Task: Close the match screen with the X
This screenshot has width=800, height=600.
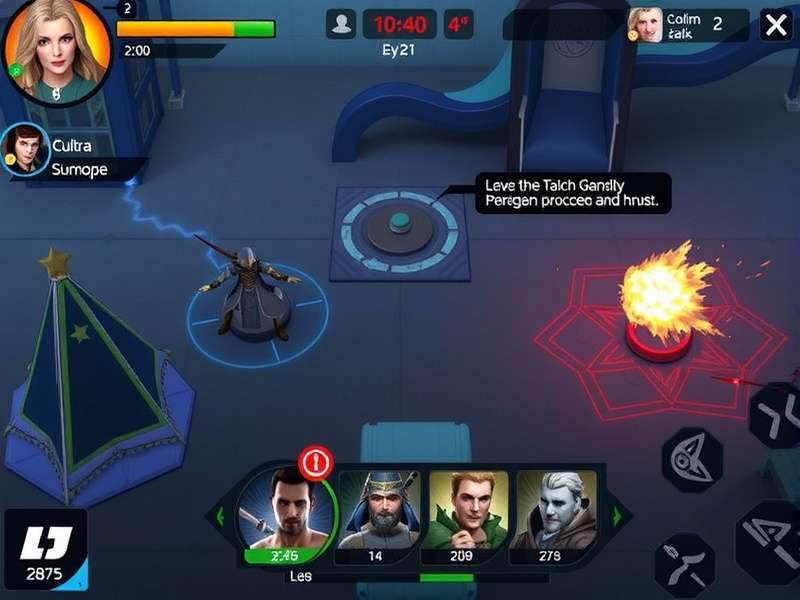Action: (776, 25)
